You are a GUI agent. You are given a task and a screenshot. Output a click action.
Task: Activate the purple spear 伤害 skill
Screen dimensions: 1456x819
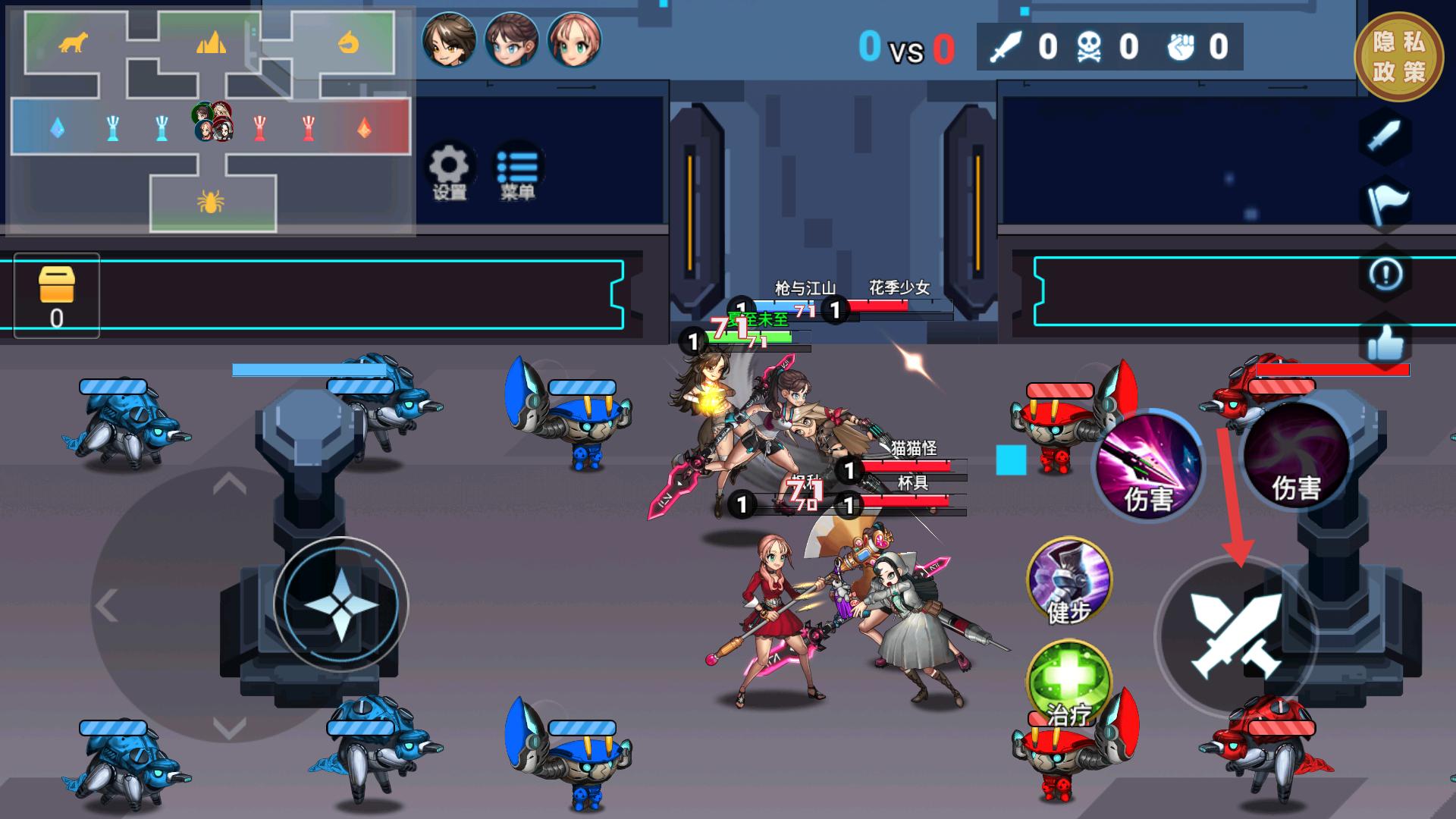click(x=1148, y=464)
